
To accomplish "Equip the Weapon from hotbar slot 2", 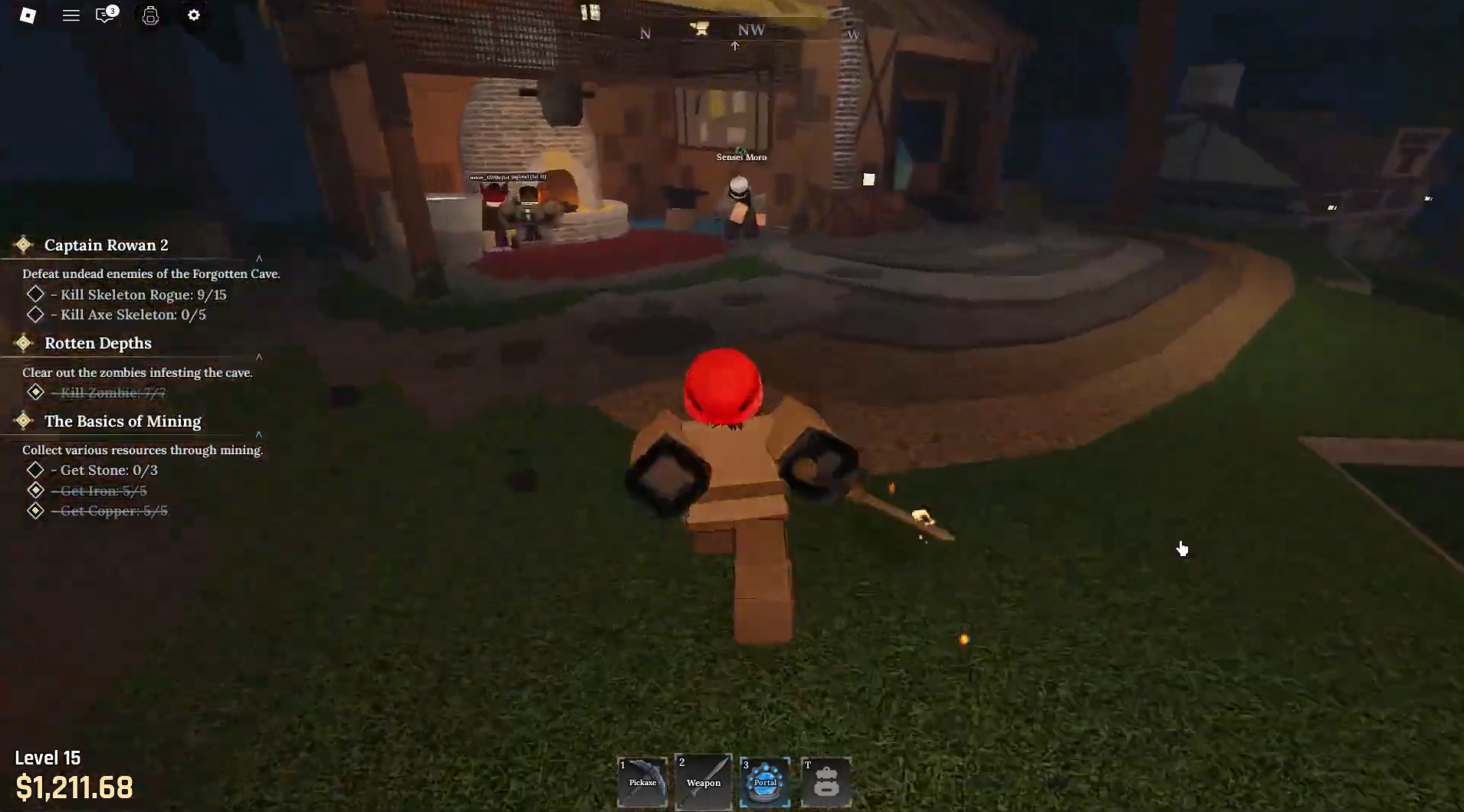I will 703,782.
